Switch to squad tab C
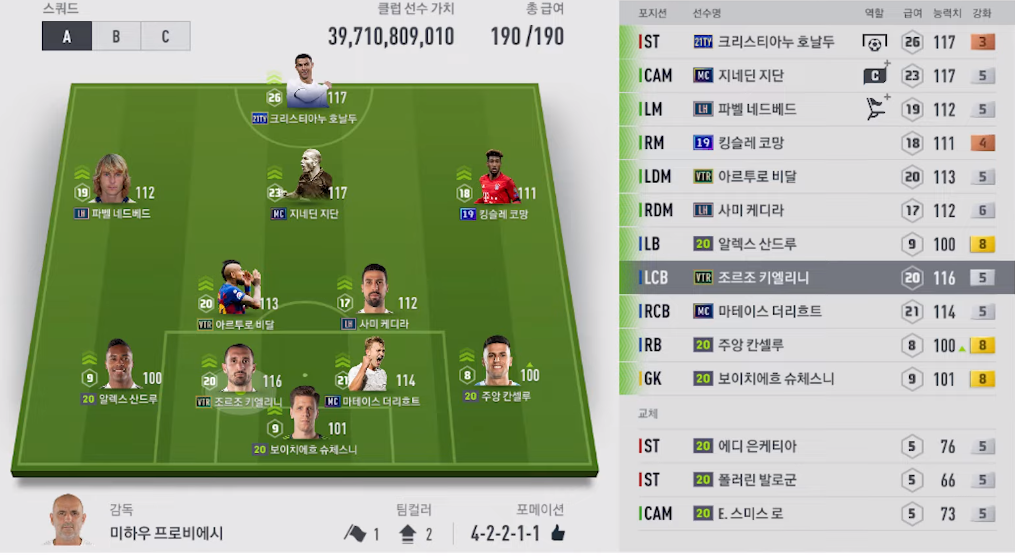Viewport: 1015px width, 556px height. tap(165, 37)
